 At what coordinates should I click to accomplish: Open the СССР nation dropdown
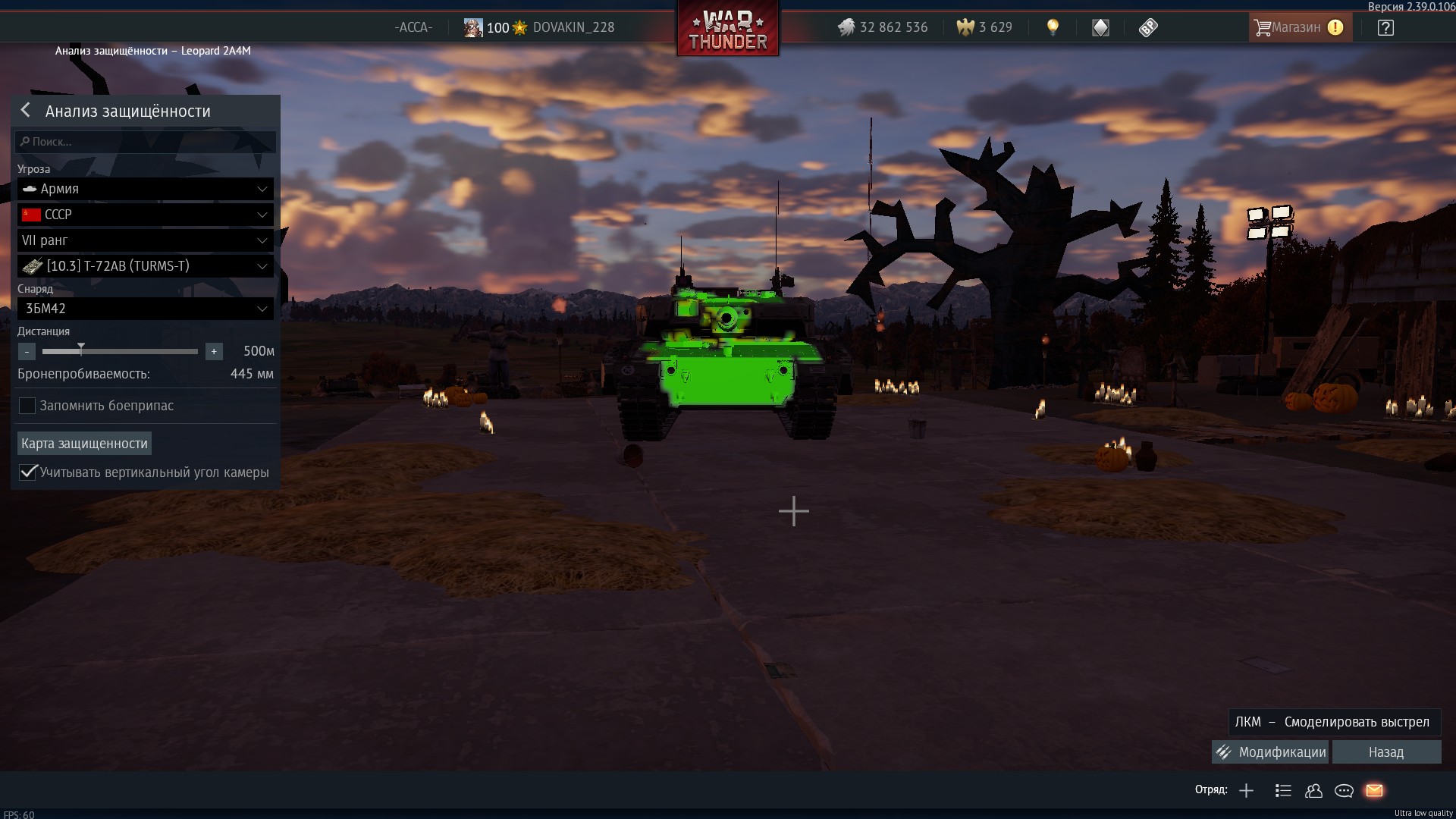146,215
